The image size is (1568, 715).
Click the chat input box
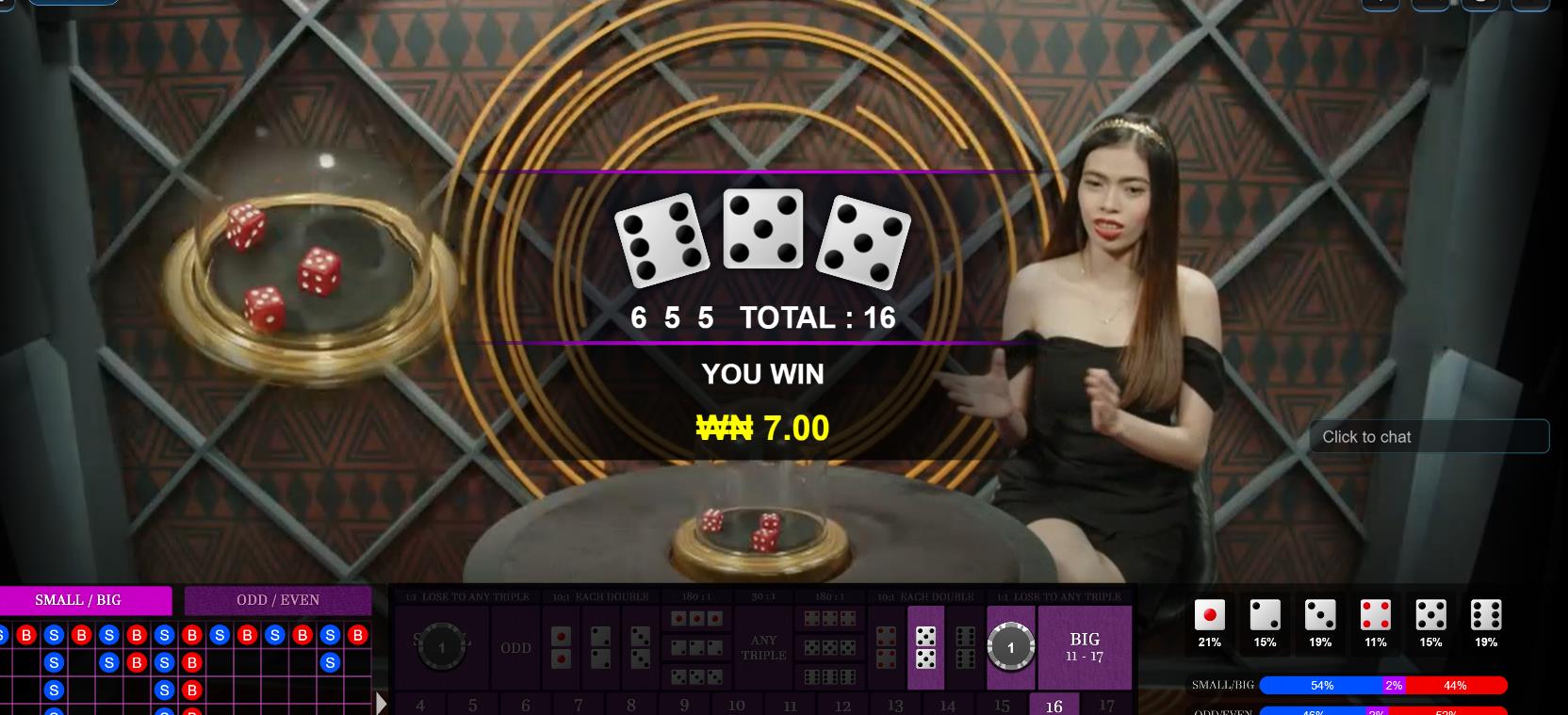point(1429,437)
